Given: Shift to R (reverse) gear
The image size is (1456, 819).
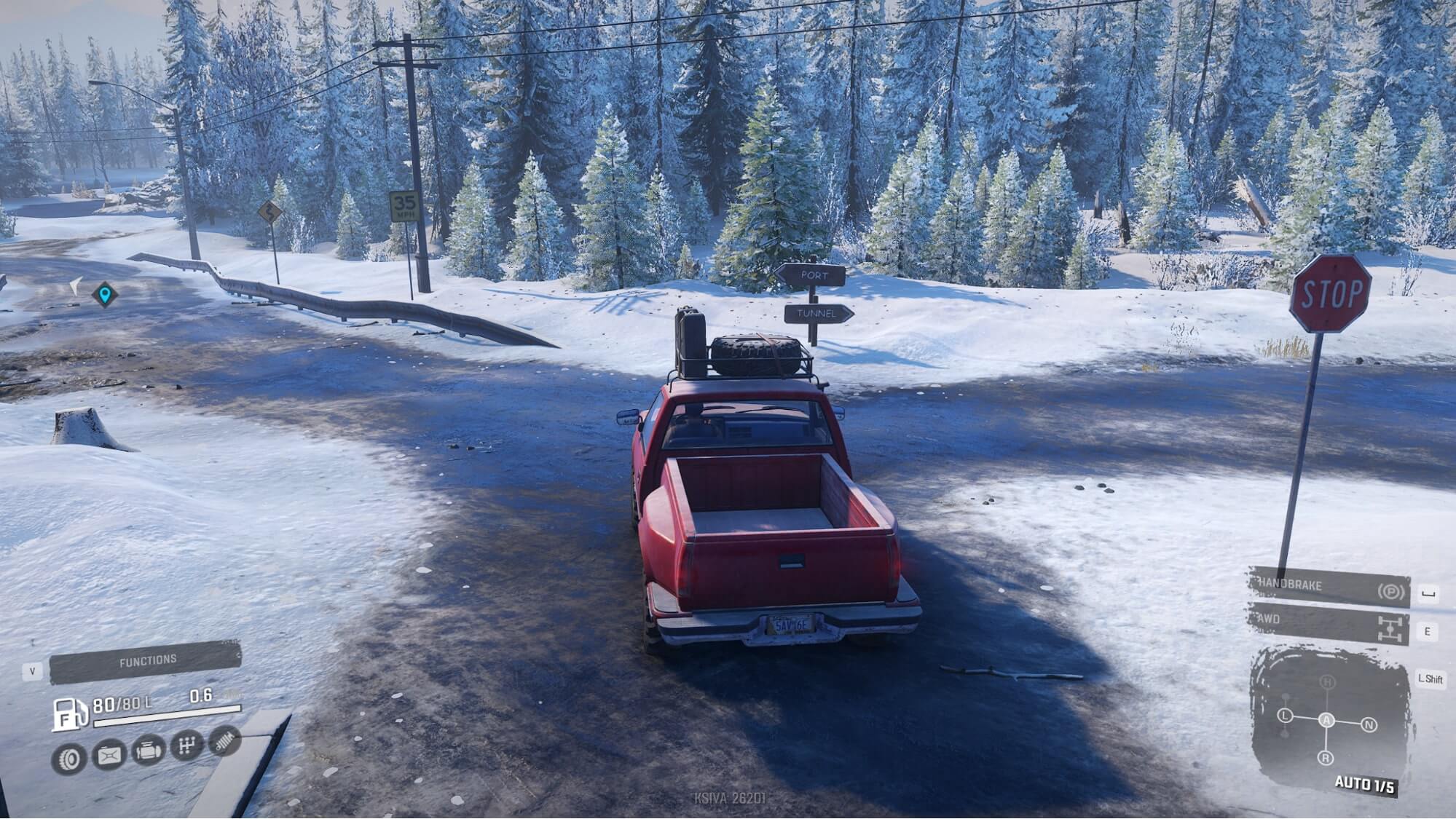Looking at the screenshot, I should (1326, 758).
